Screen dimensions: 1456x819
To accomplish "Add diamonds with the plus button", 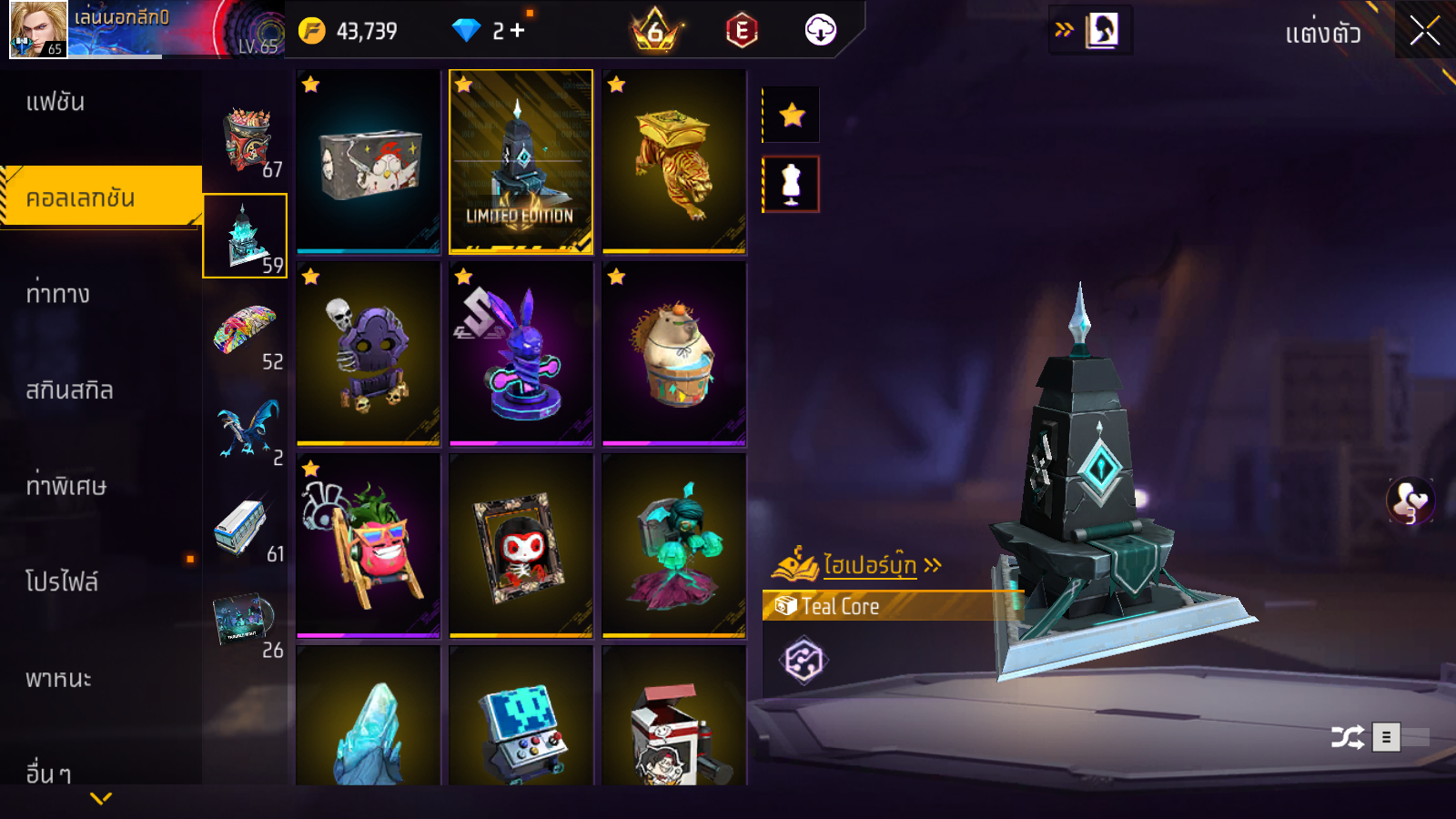I will 518,31.
